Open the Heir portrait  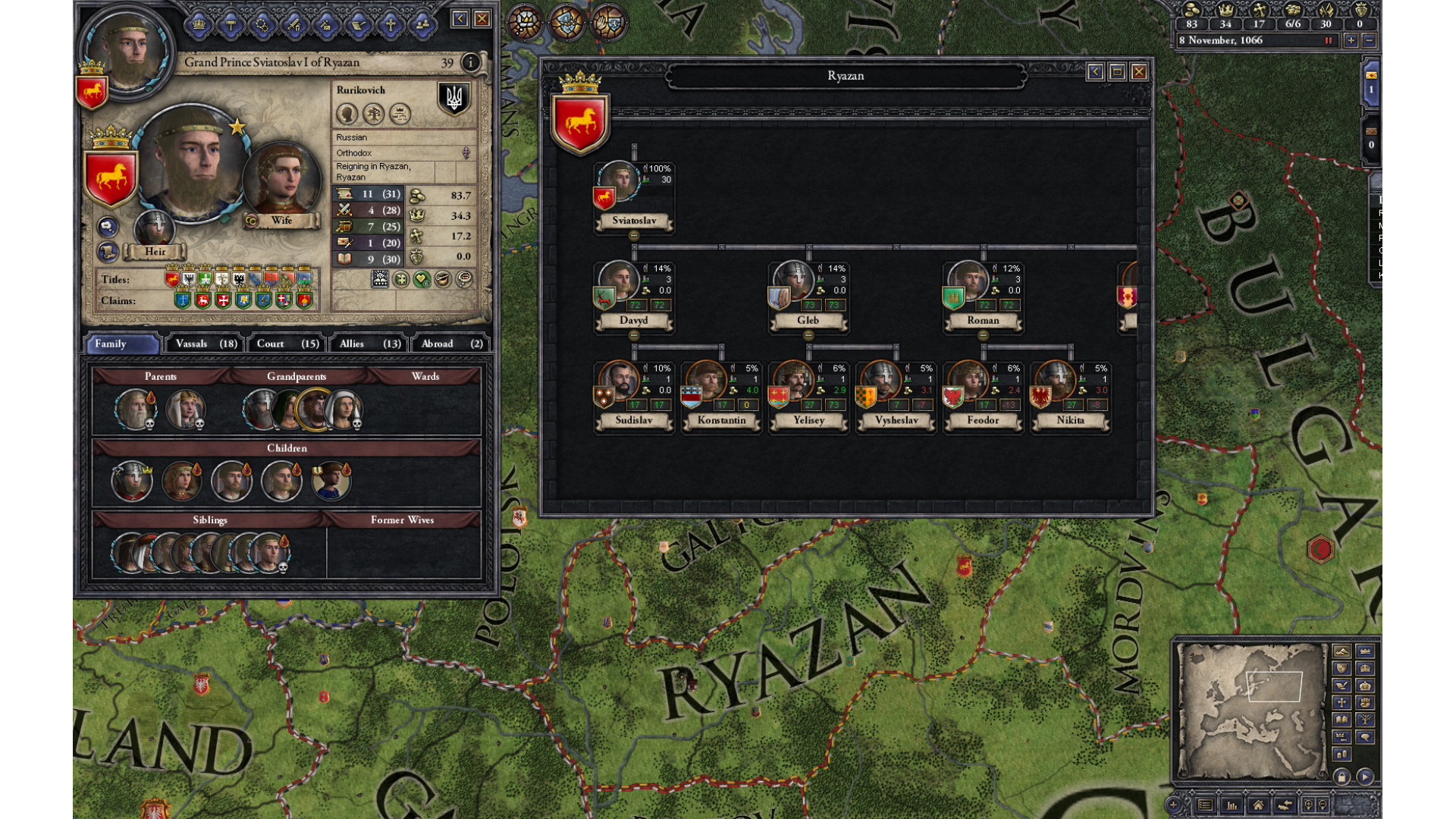click(154, 227)
